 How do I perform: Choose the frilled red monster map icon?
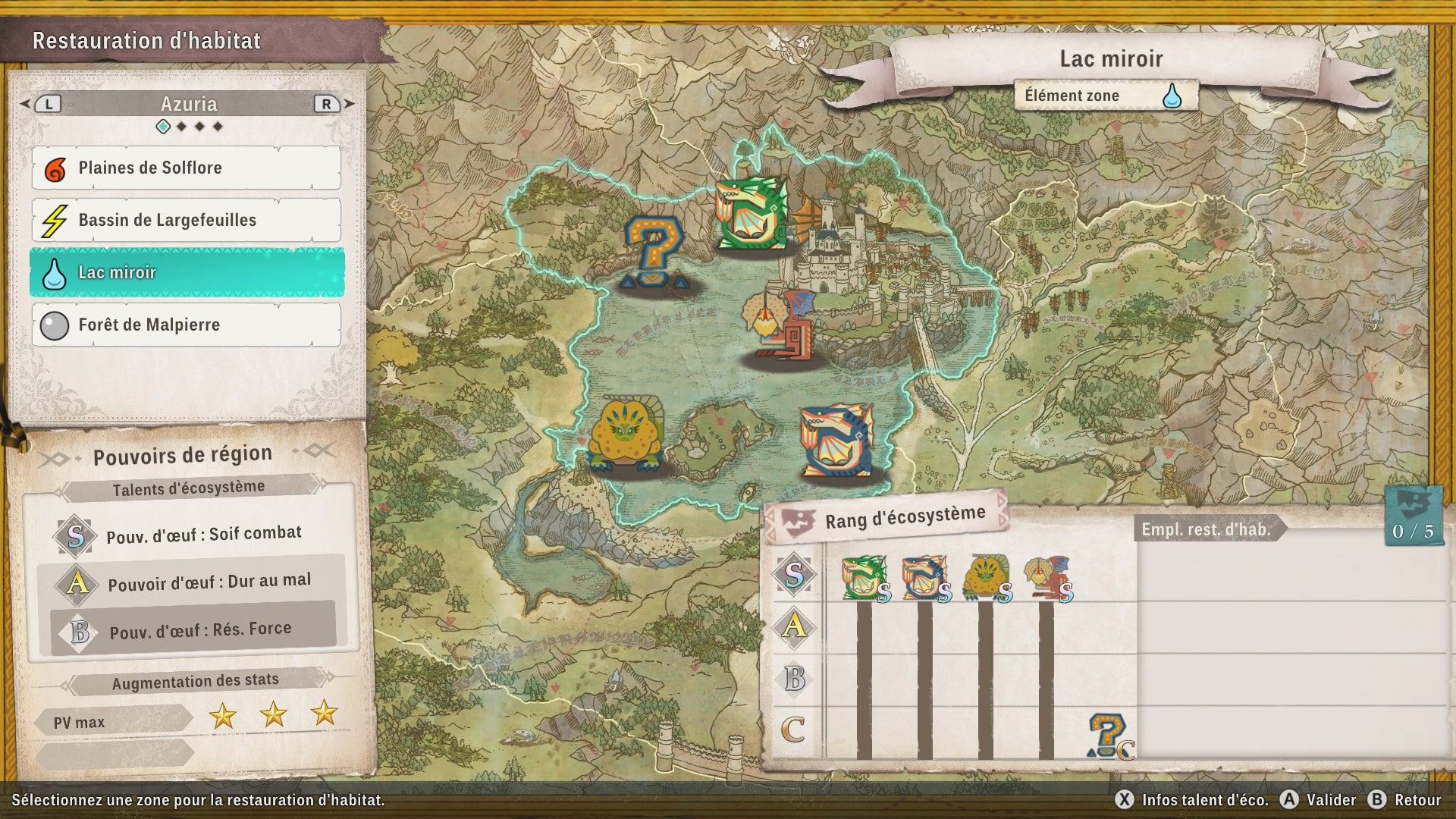pyautogui.click(x=783, y=325)
